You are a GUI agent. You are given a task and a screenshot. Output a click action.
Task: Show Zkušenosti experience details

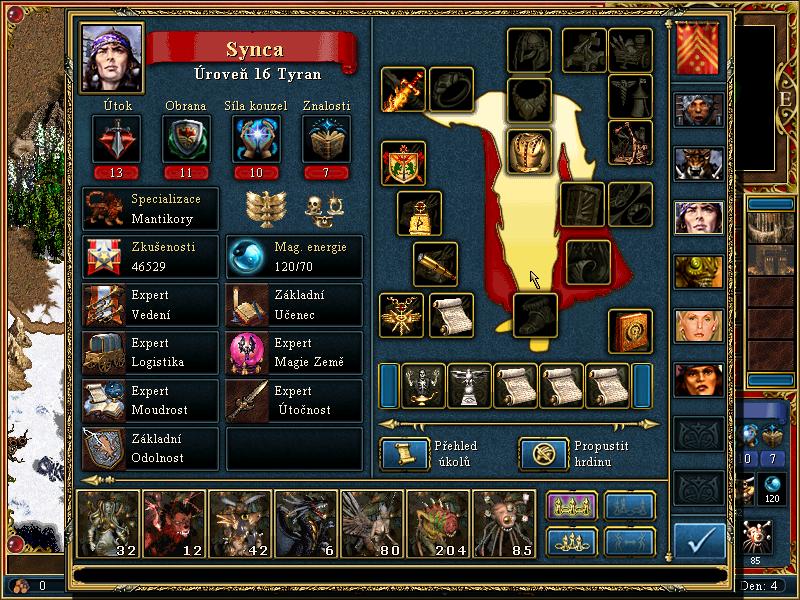[150, 258]
